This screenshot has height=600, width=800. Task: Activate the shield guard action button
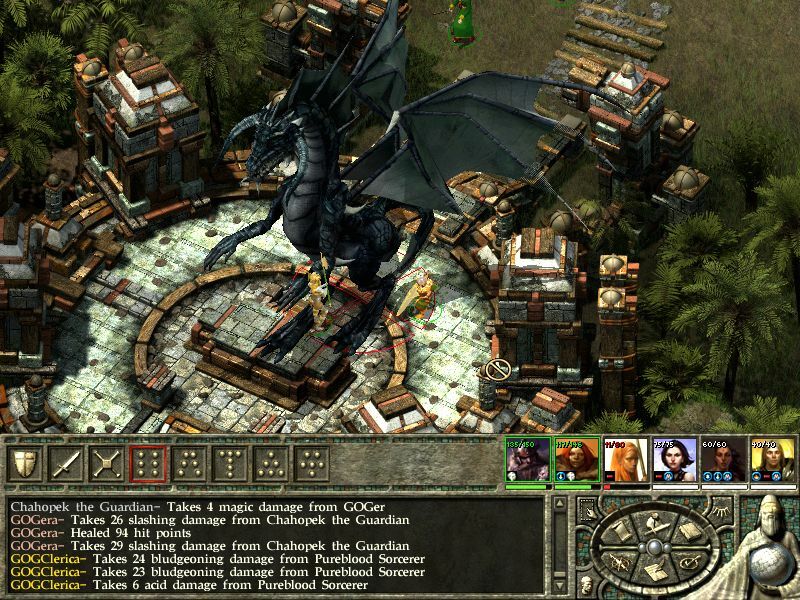26,464
